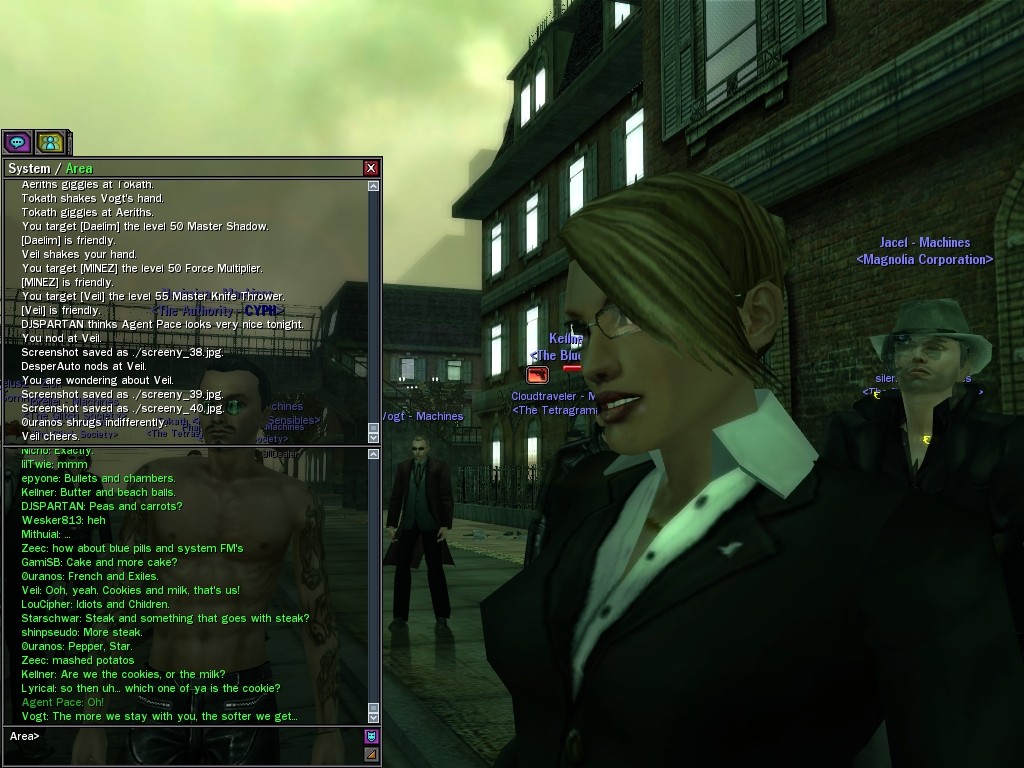Close the System / Area chat window

(x=371, y=168)
